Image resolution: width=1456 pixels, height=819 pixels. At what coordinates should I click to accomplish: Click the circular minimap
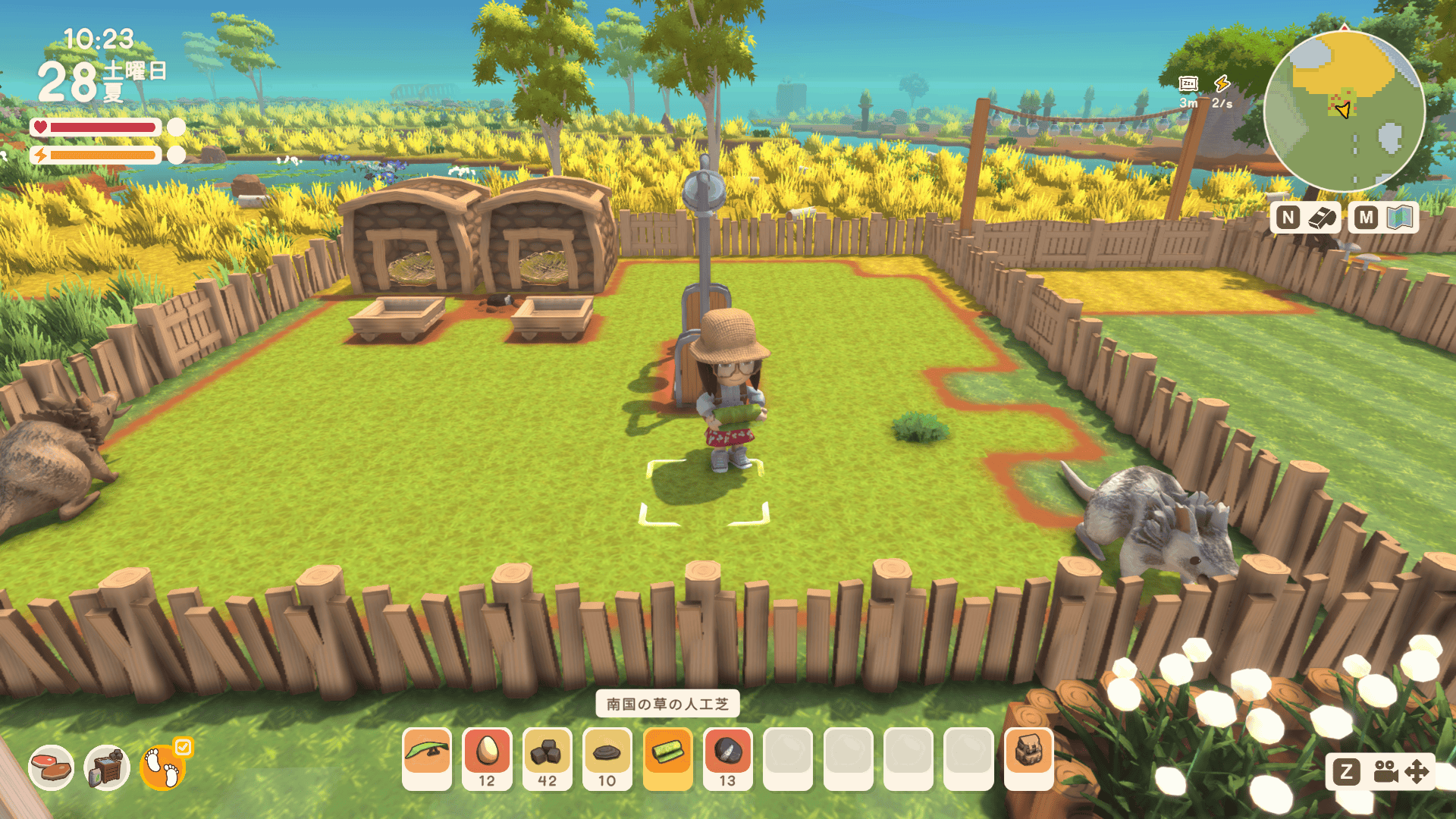tap(1344, 111)
